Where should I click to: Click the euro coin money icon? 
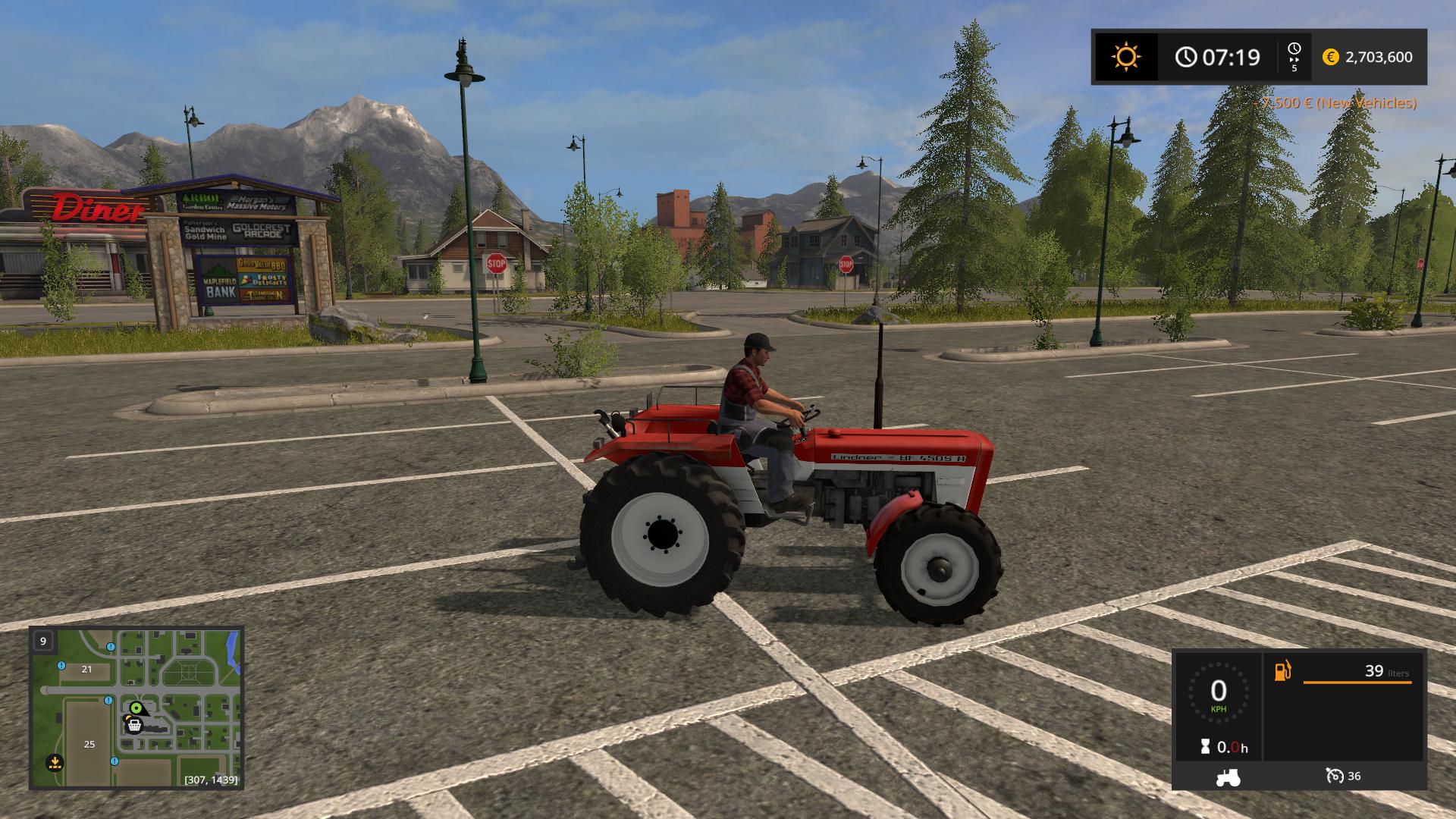point(1330,57)
